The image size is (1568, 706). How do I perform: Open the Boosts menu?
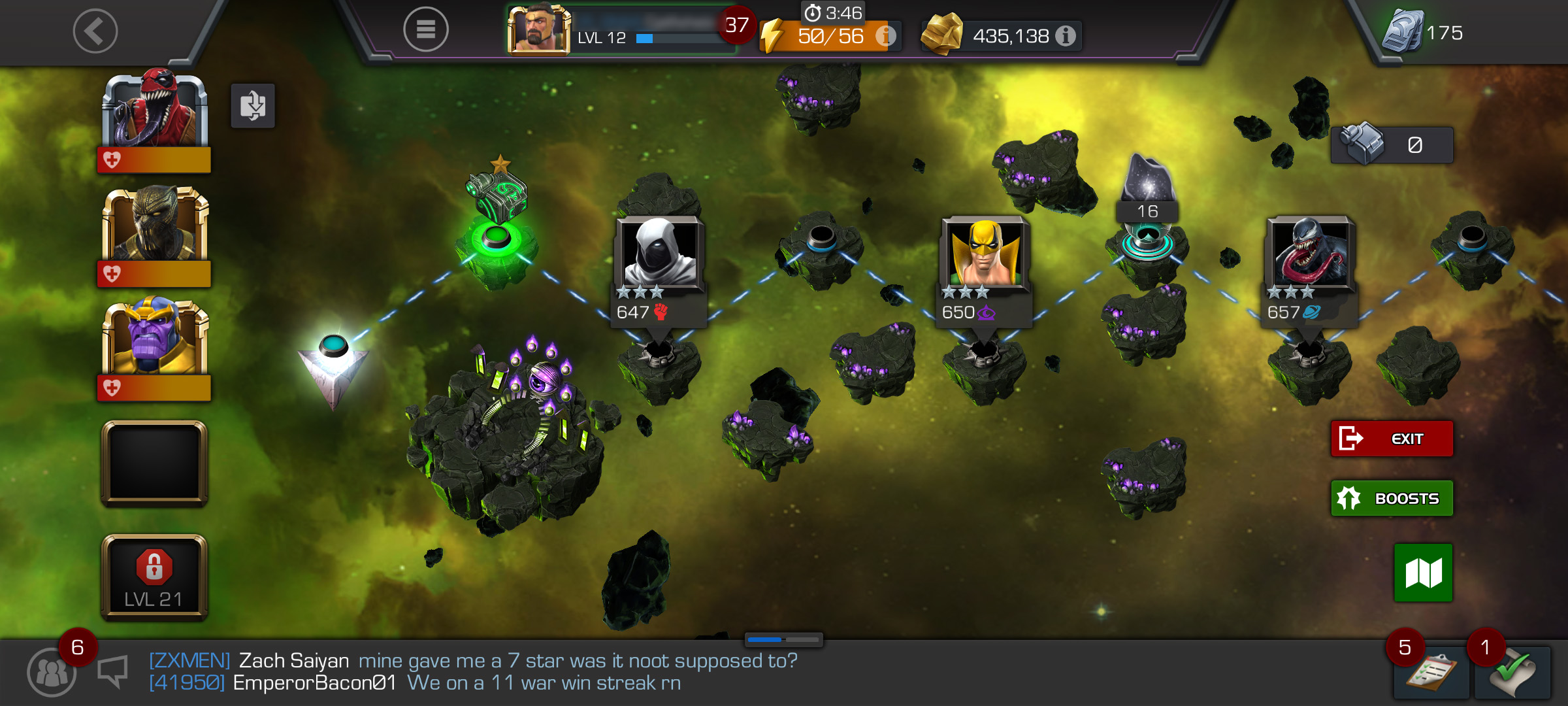[x=1392, y=498]
